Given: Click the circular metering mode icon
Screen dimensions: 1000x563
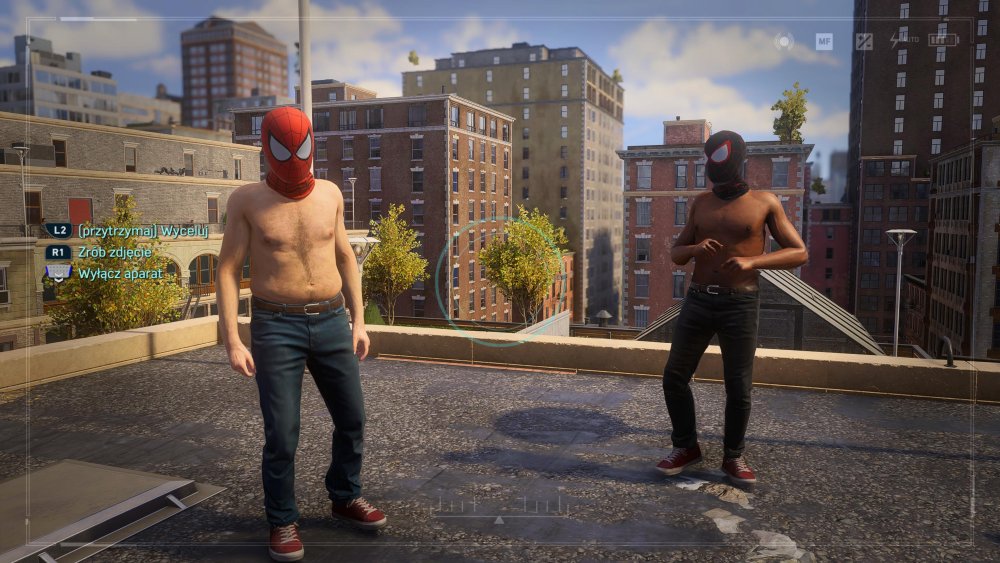Looking at the screenshot, I should point(785,41).
